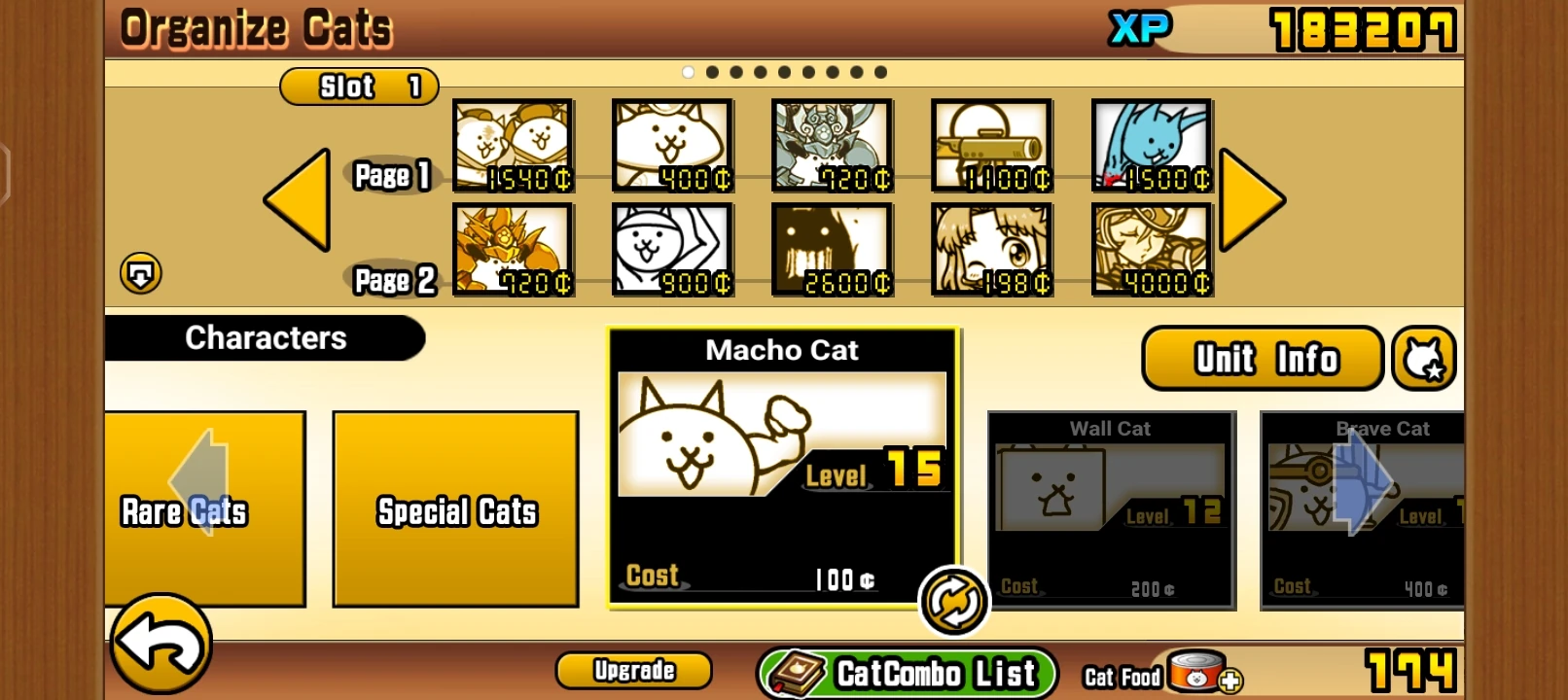The width and height of the screenshot is (1568, 700).
Task: Select the blue Axe Cat unit on Page 1
Action: (1151, 146)
